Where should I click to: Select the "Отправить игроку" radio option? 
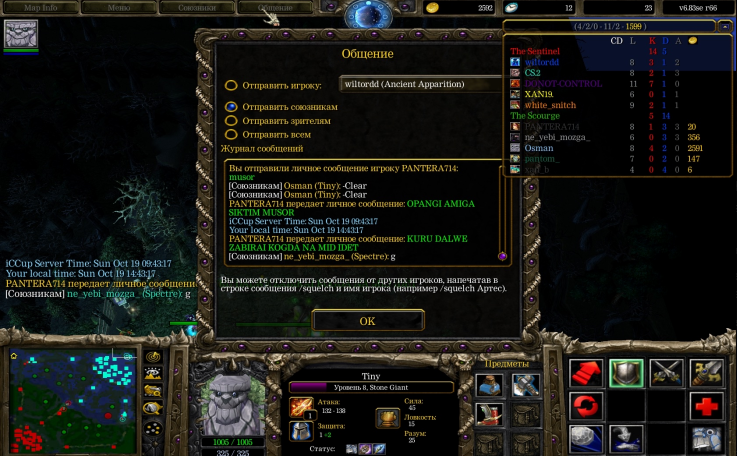pos(231,85)
